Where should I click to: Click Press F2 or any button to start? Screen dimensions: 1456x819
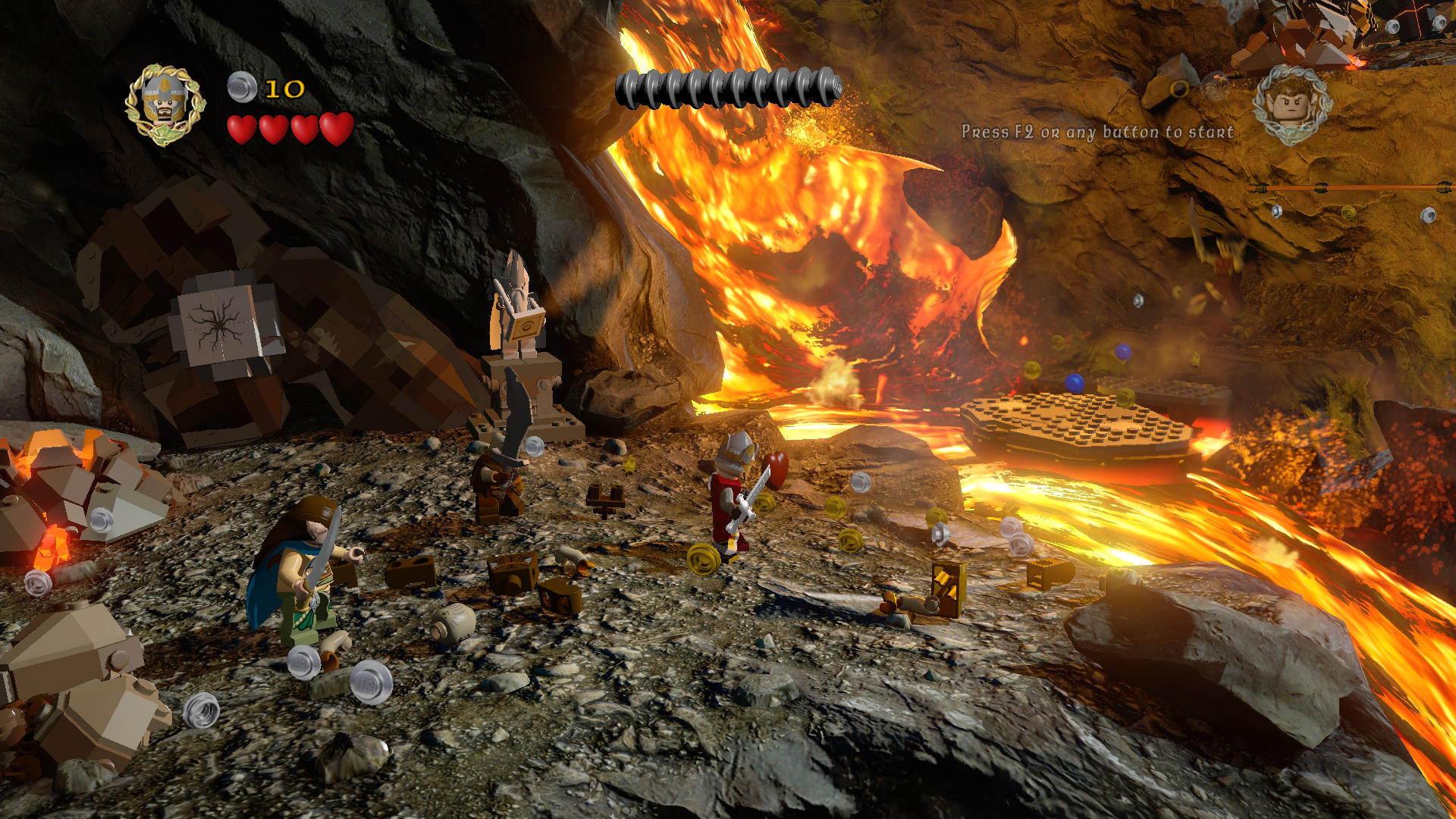[x=1098, y=130]
